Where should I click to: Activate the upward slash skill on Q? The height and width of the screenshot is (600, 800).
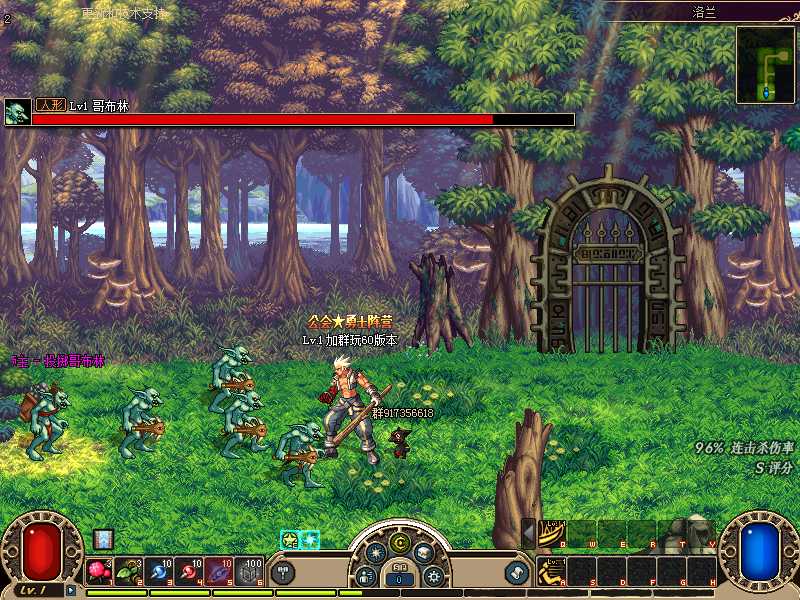point(551,534)
